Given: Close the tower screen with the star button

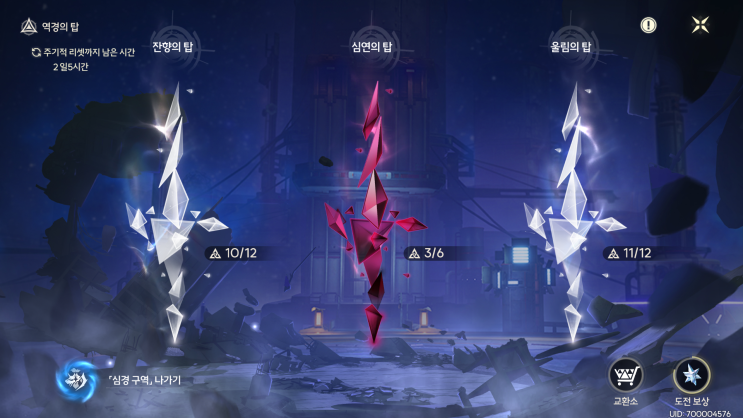Looking at the screenshot, I should [701, 25].
